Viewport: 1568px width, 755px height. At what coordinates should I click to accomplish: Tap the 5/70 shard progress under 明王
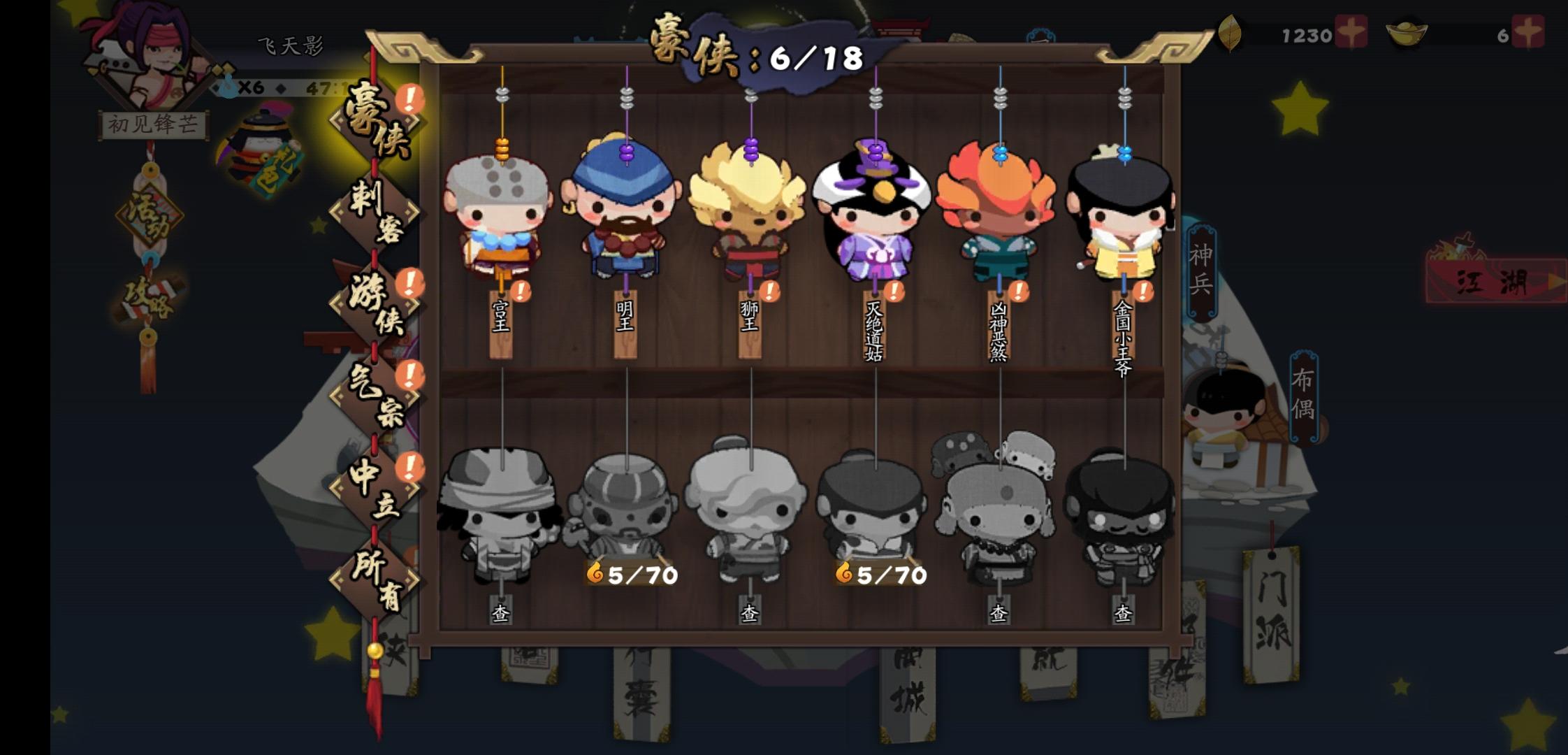point(631,574)
